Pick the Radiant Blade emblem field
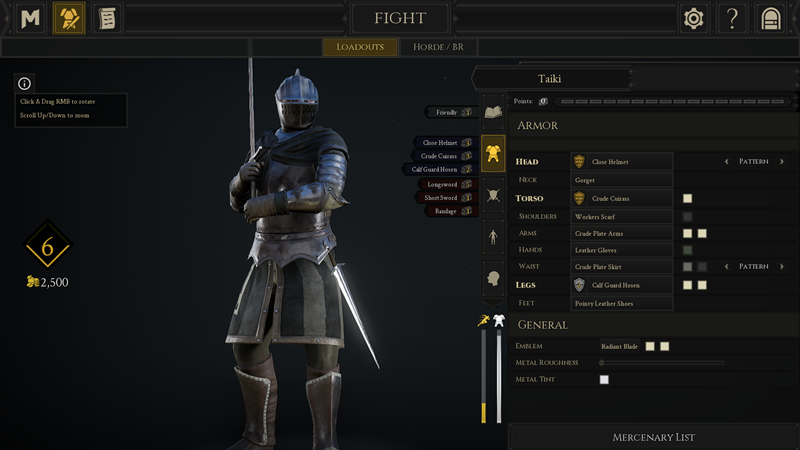 tap(619, 346)
